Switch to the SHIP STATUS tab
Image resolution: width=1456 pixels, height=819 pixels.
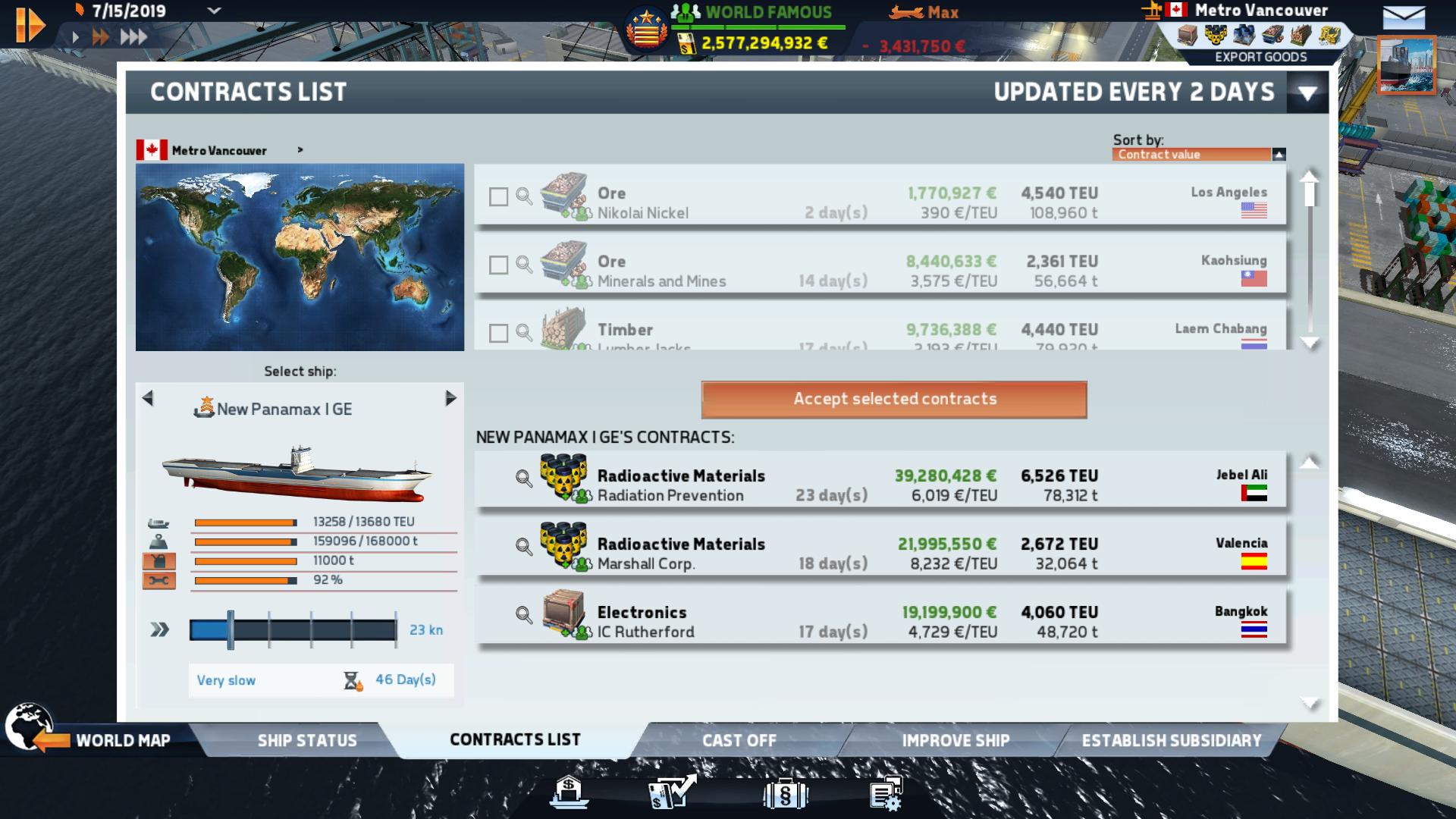pos(306,740)
